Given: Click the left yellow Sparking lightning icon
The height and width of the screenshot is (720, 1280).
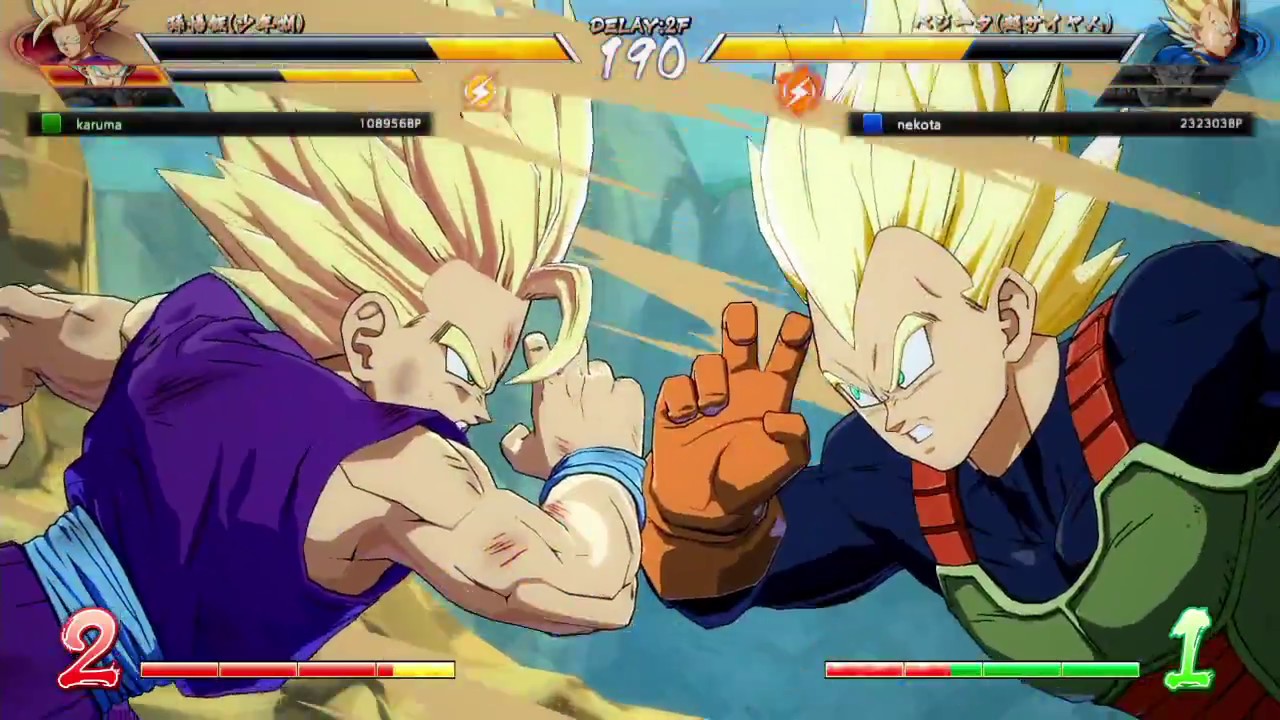Looking at the screenshot, I should point(478,90).
